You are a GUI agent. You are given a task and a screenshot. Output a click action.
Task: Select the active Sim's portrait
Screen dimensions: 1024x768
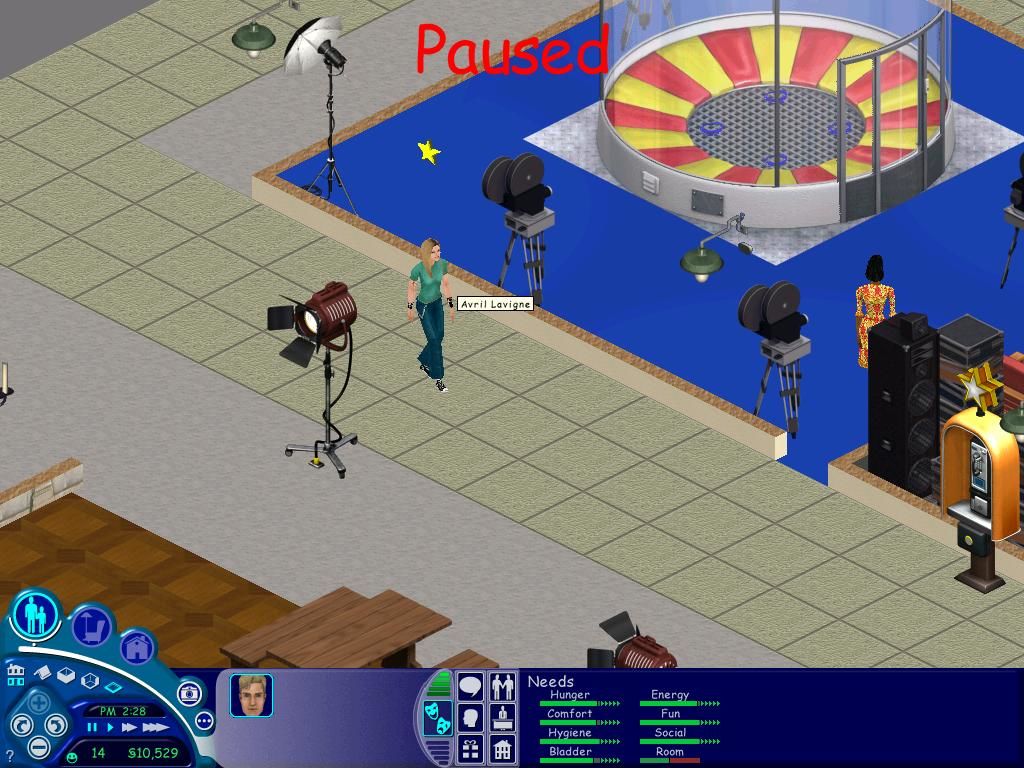250,695
